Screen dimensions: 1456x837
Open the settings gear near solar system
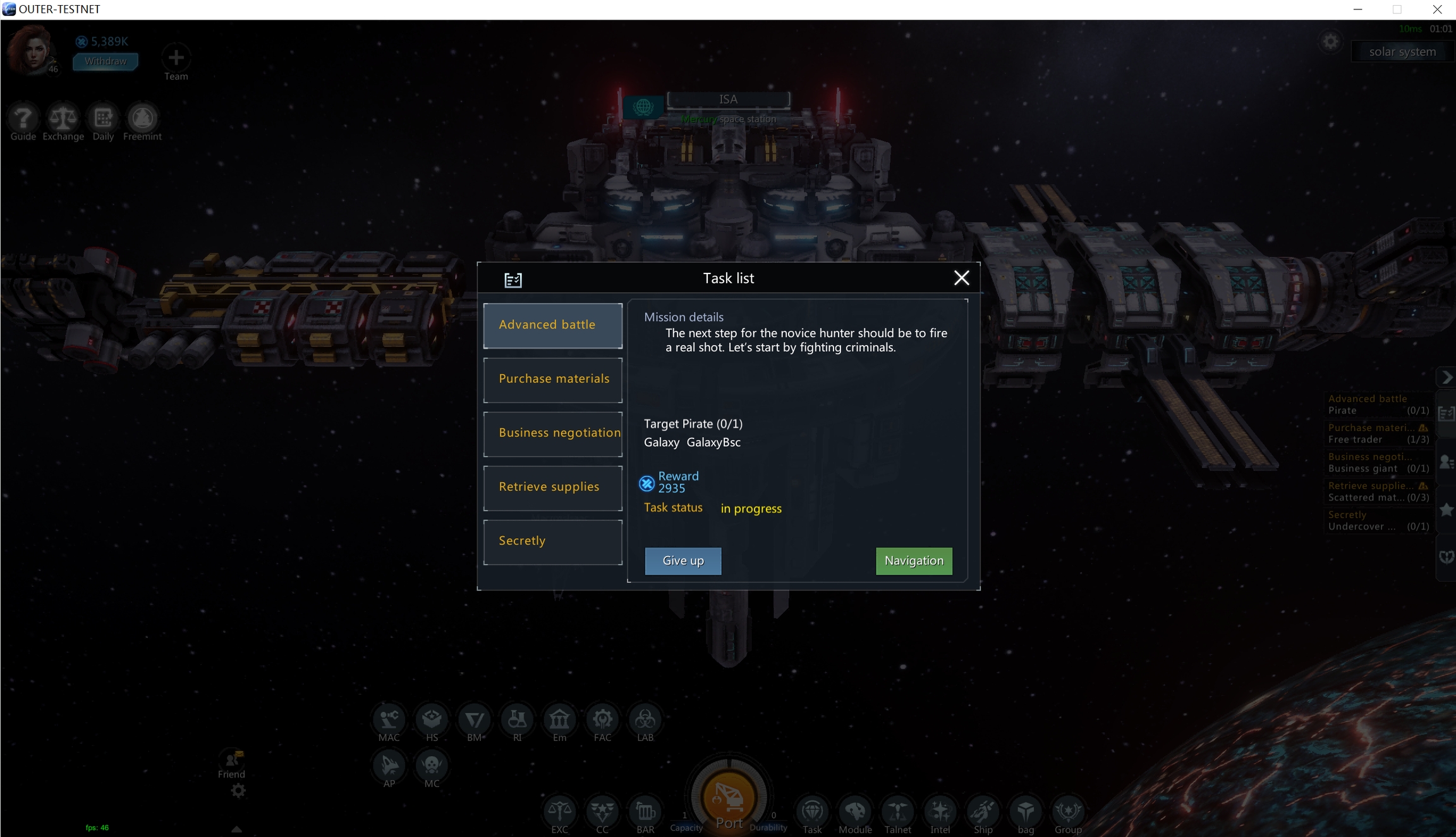click(x=1330, y=42)
